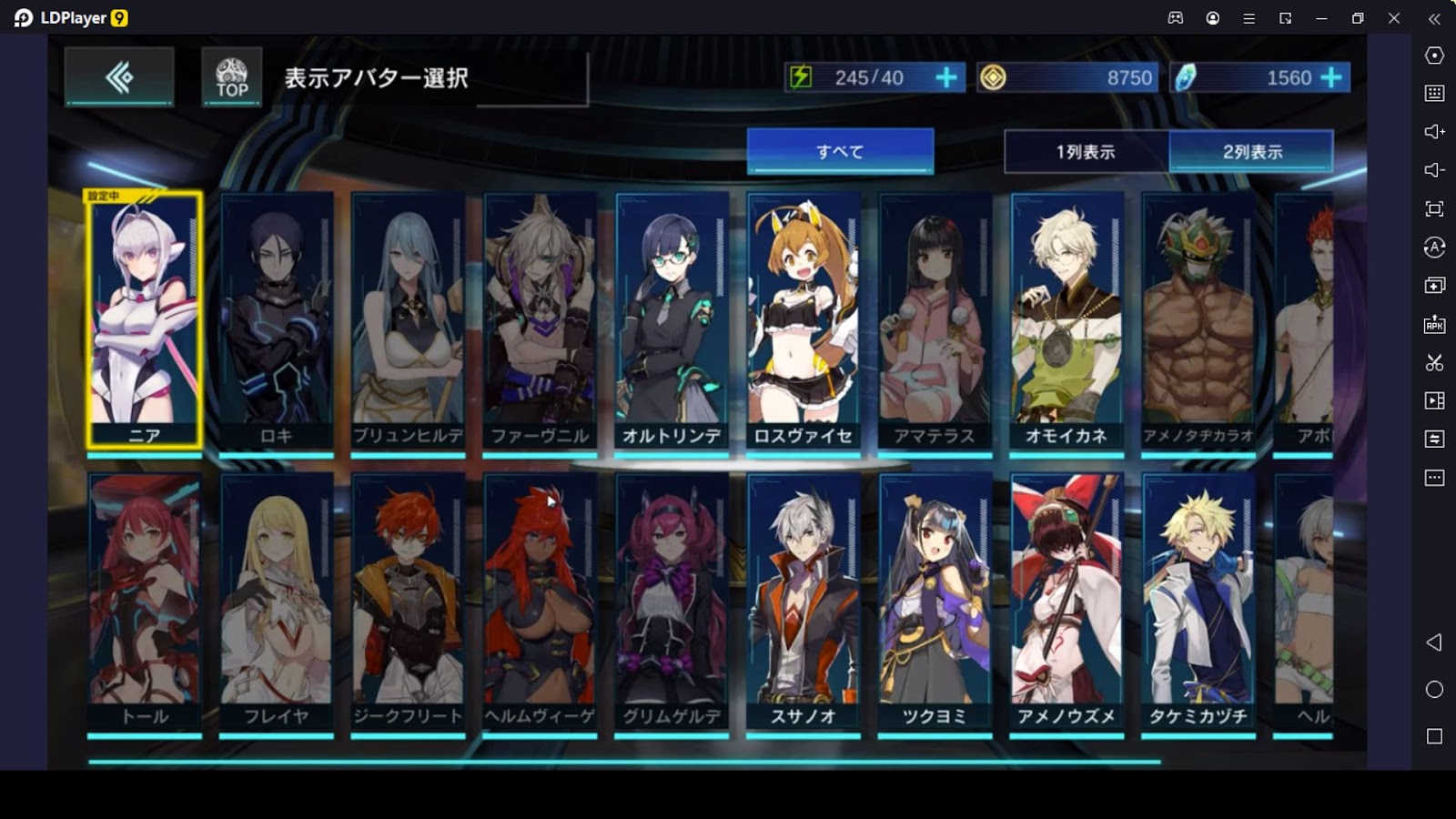Buy more crystals with the plus button

(x=1331, y=77)
